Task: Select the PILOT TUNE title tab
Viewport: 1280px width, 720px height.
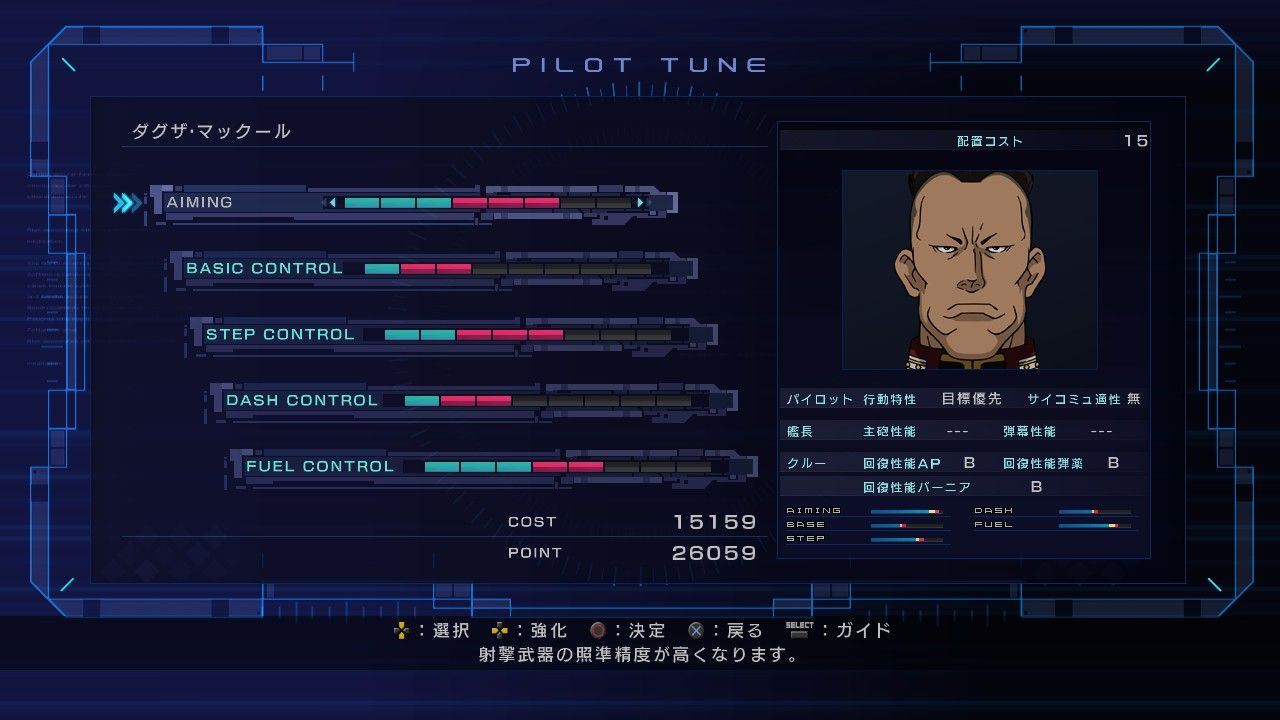Action: click(x=640, y=63)
